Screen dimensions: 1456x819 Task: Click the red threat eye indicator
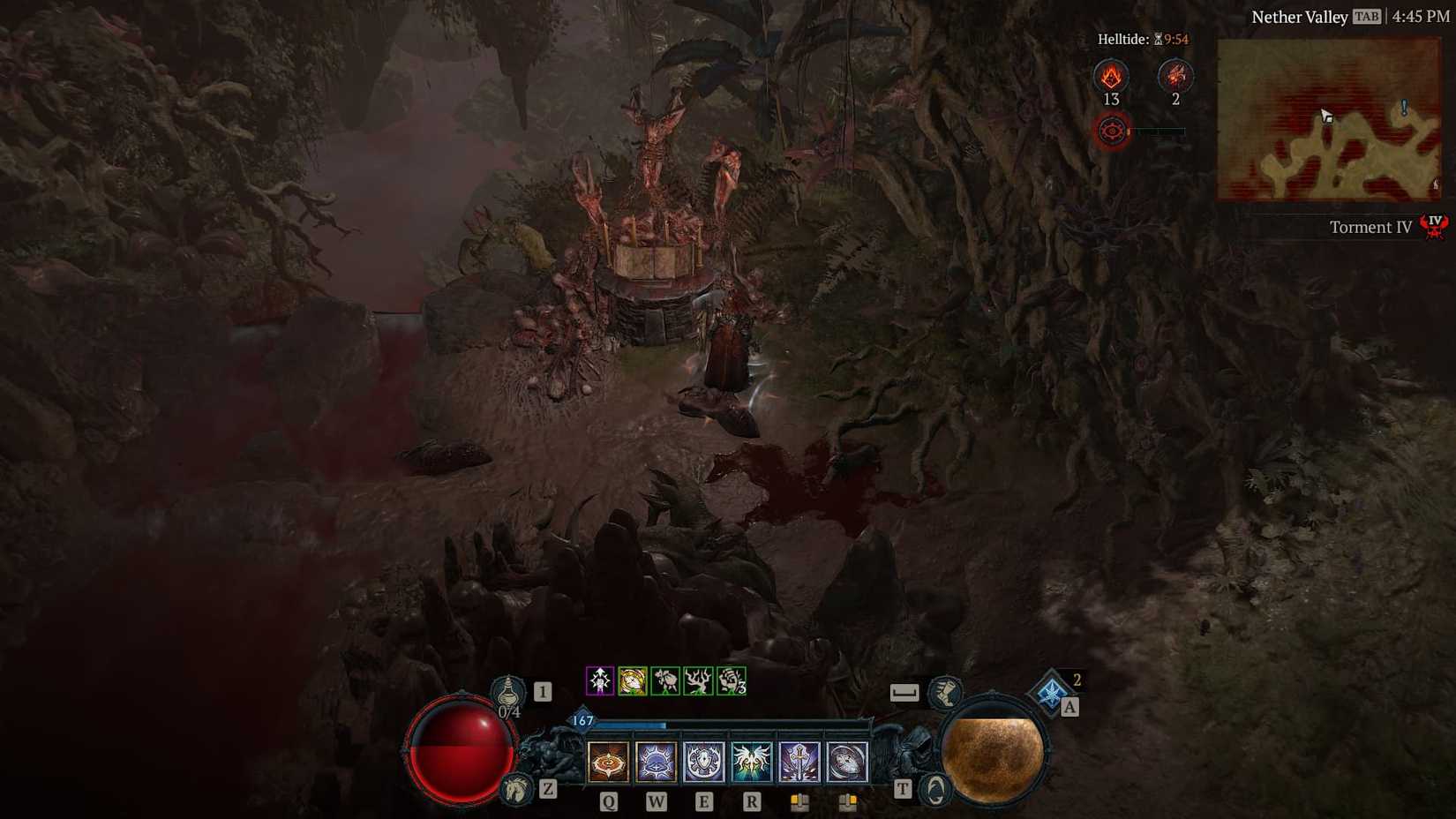pos(1113,129)
